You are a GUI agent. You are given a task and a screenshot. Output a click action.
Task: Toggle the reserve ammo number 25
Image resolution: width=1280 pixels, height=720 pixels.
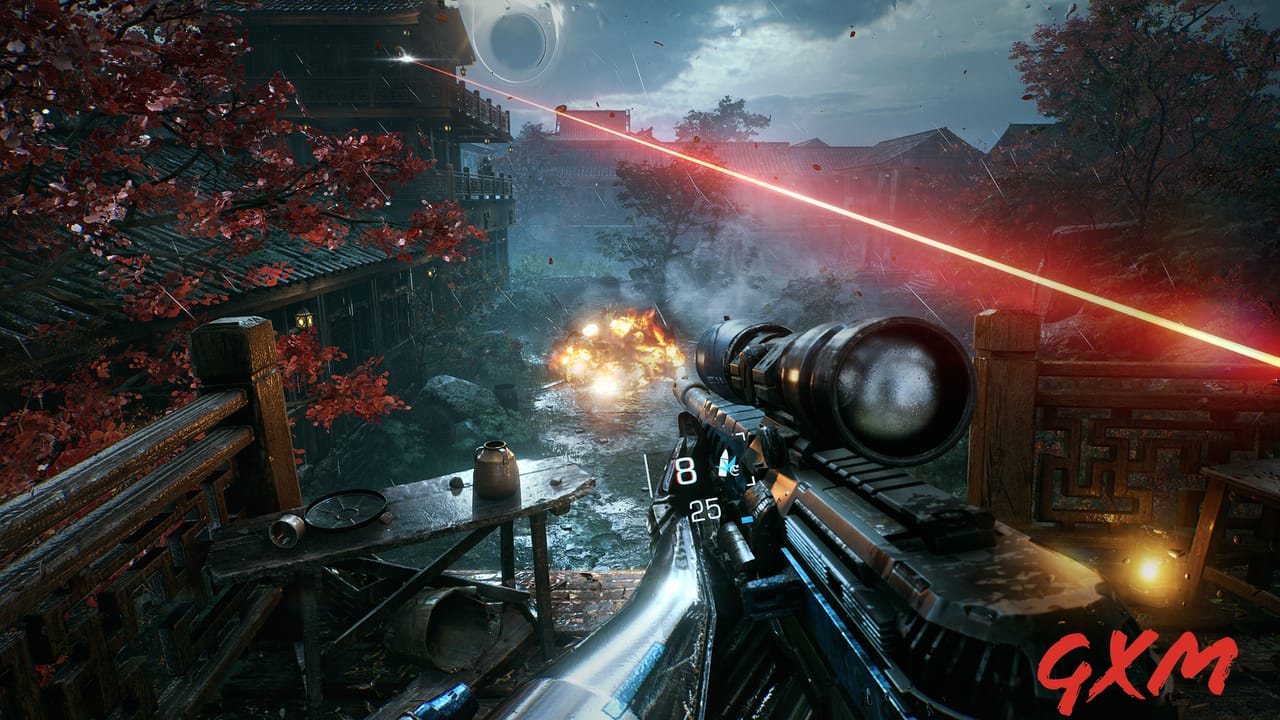(704, 512)
